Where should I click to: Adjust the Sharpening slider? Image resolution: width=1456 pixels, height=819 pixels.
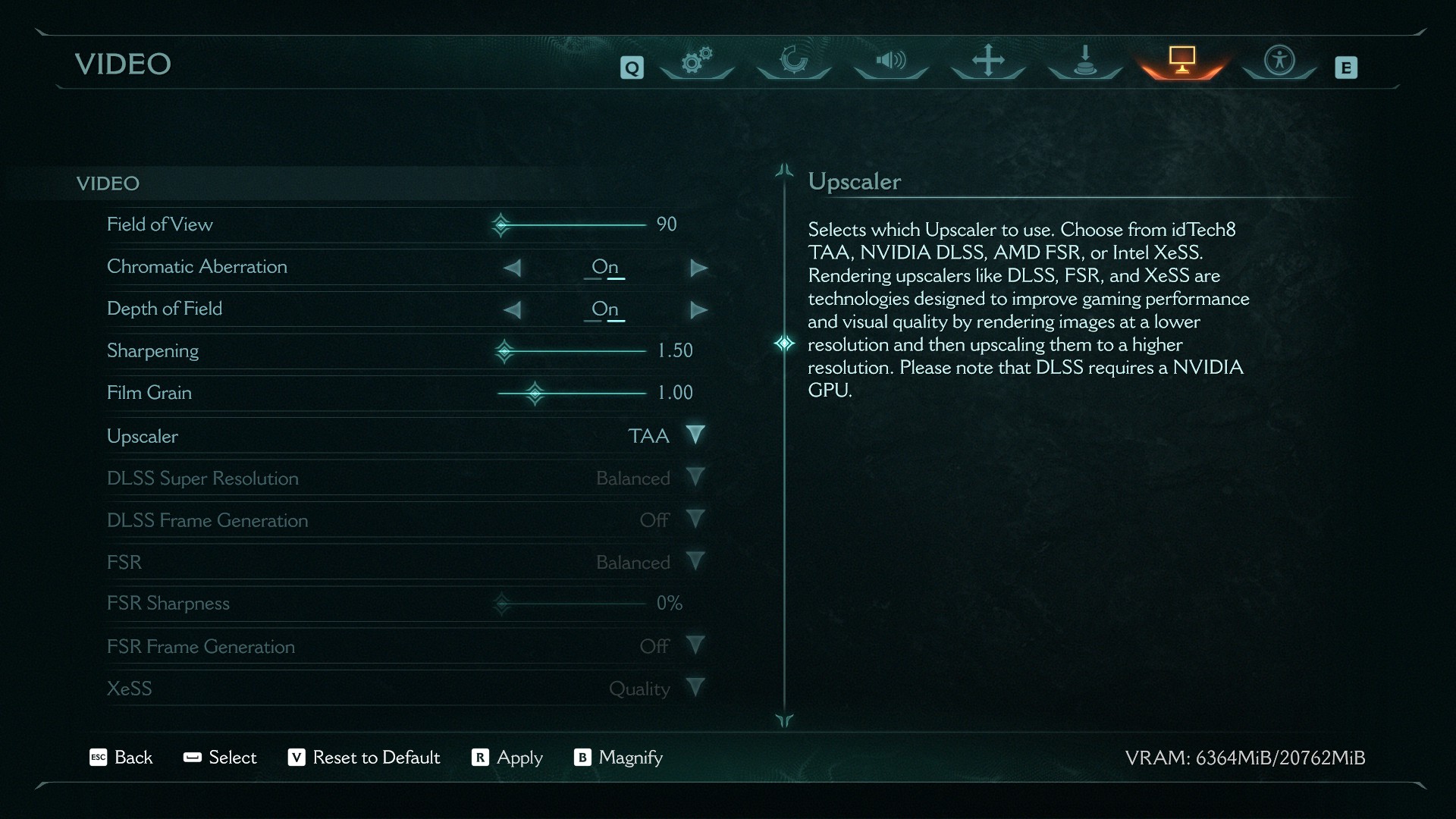pyautogui.click(x=505, y=351)
